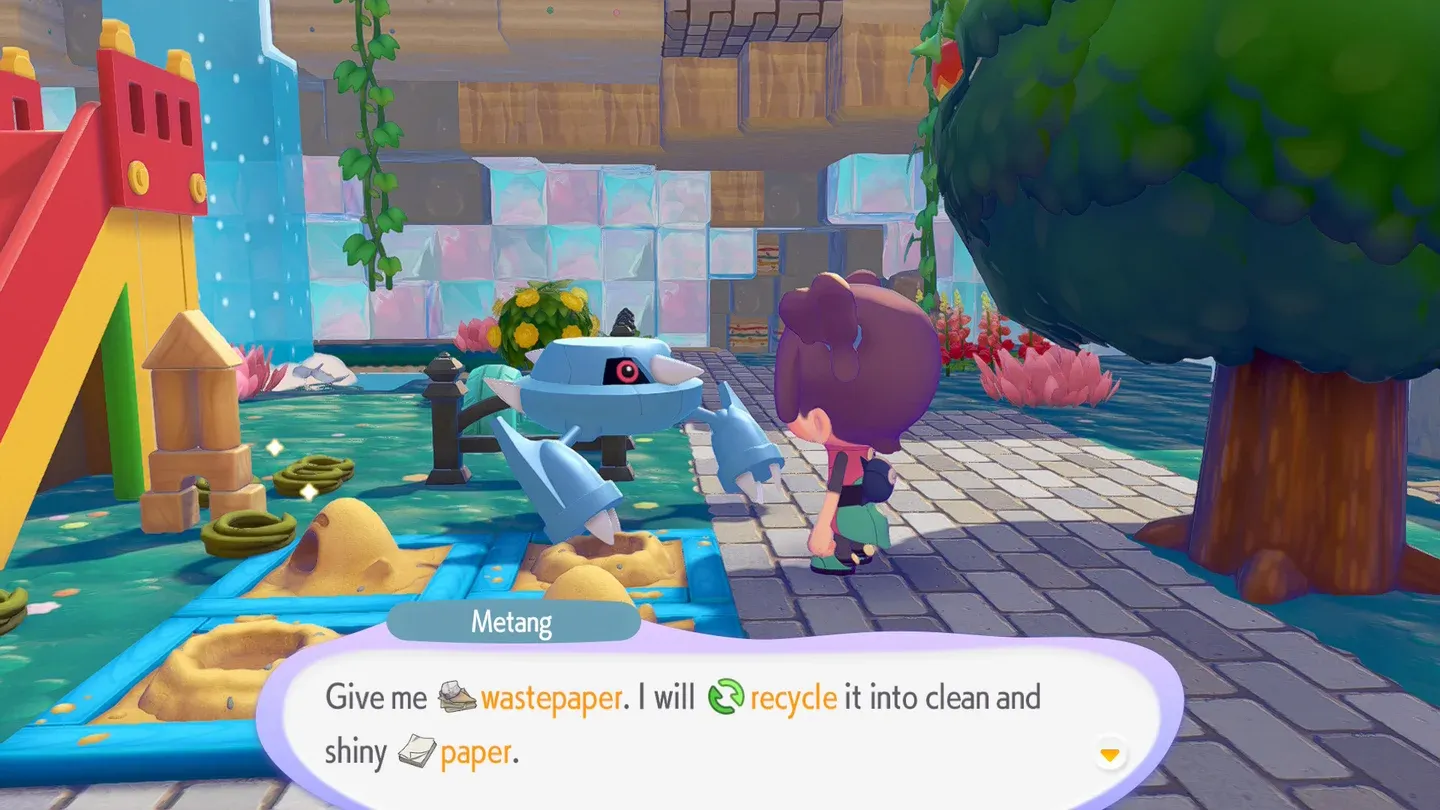This screenshot has height=810, width=1440.
Task: Click the wastepaper icon in the dialogue
Action: coord(456,695)
